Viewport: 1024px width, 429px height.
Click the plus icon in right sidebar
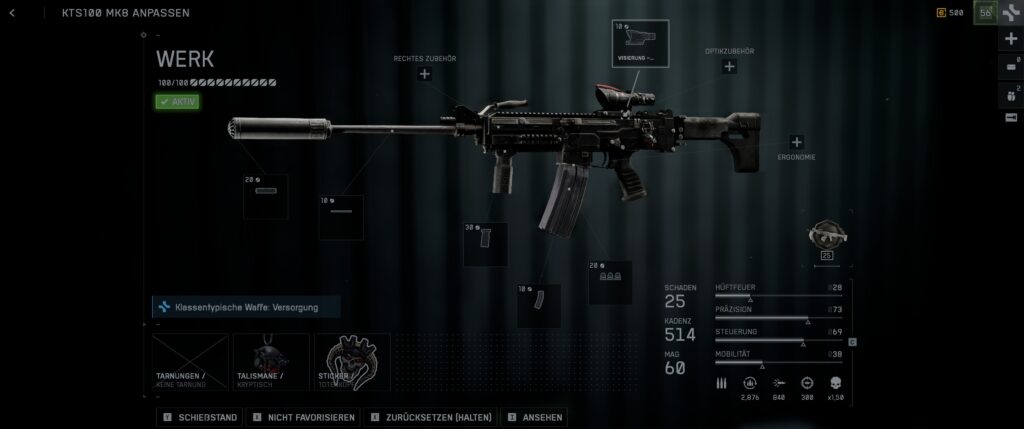click(1010, 39)
